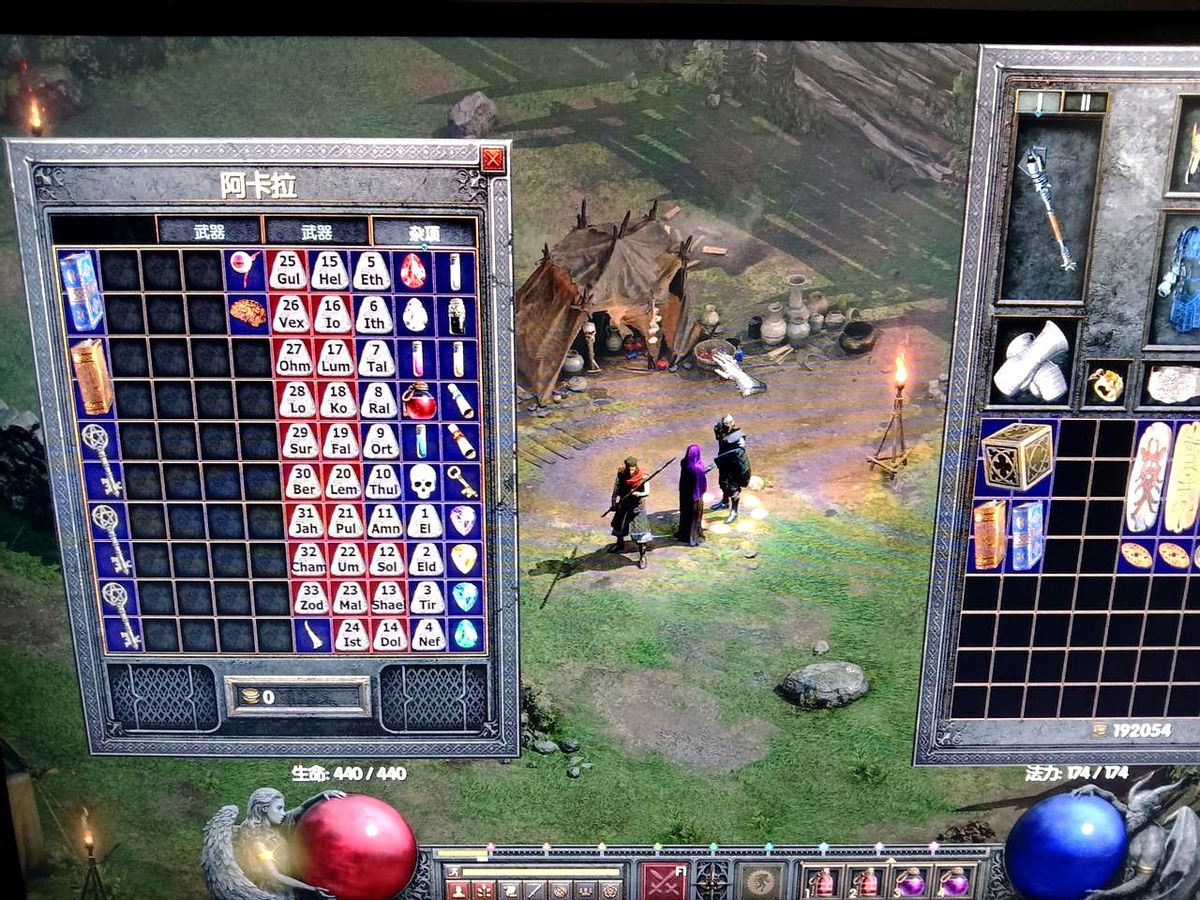Use the purple potion in belt slot 4
The height and width of the screenshot is (900, 1200).
tap(952, 882)
